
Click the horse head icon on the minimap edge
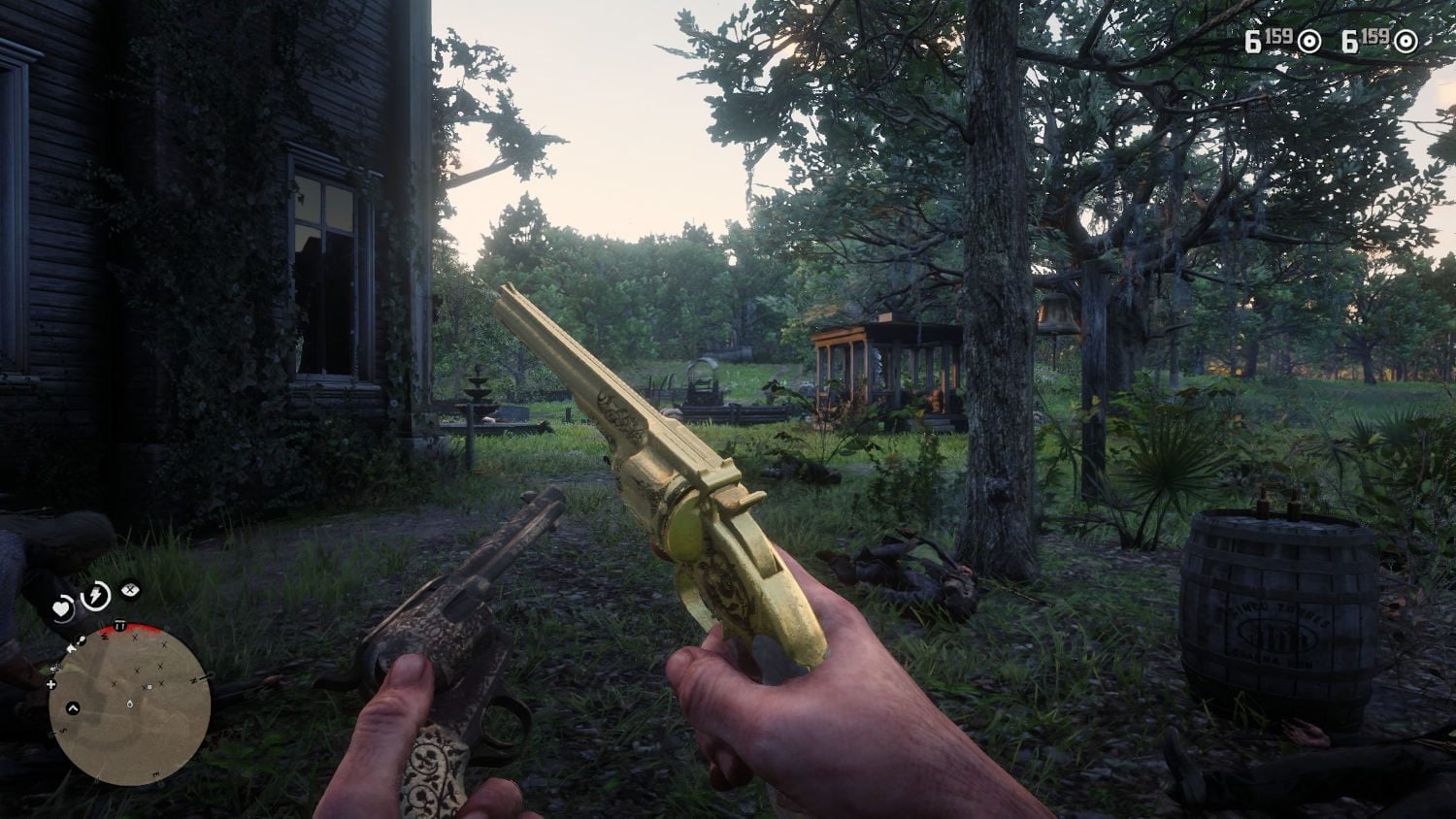[x=80, y=640]
